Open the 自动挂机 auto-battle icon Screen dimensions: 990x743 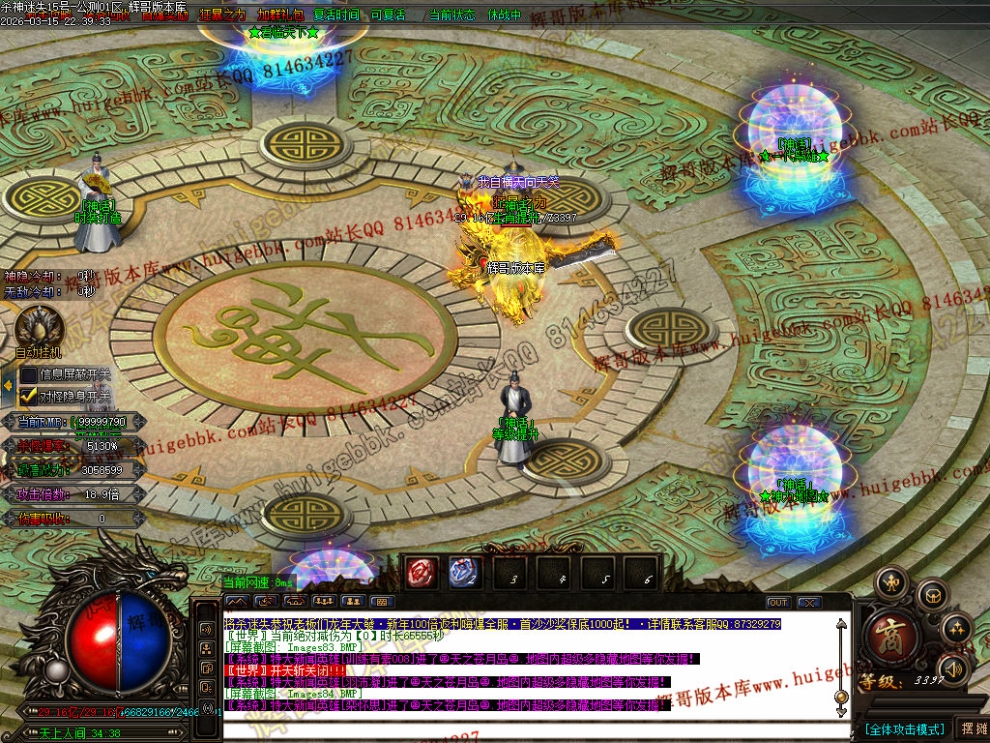coord(39,327)
